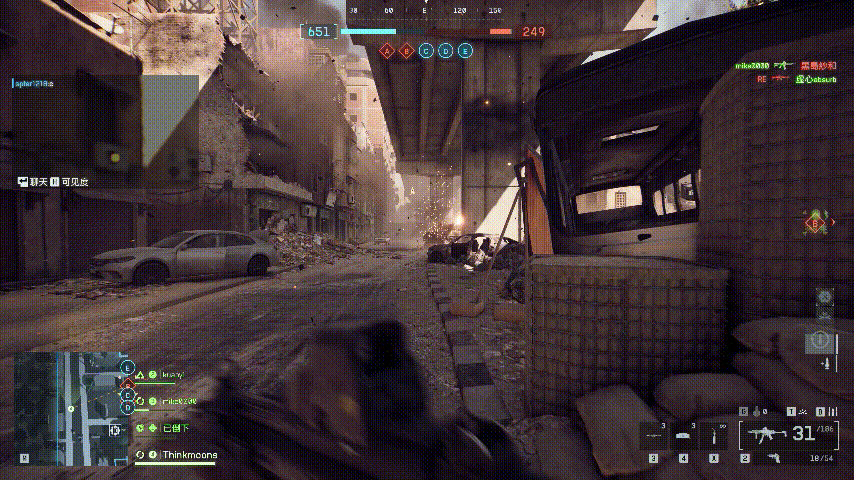Select the grenade icon above the weapon panel
The height and width of the screenshot is (480, 854).
coord(757,411)
